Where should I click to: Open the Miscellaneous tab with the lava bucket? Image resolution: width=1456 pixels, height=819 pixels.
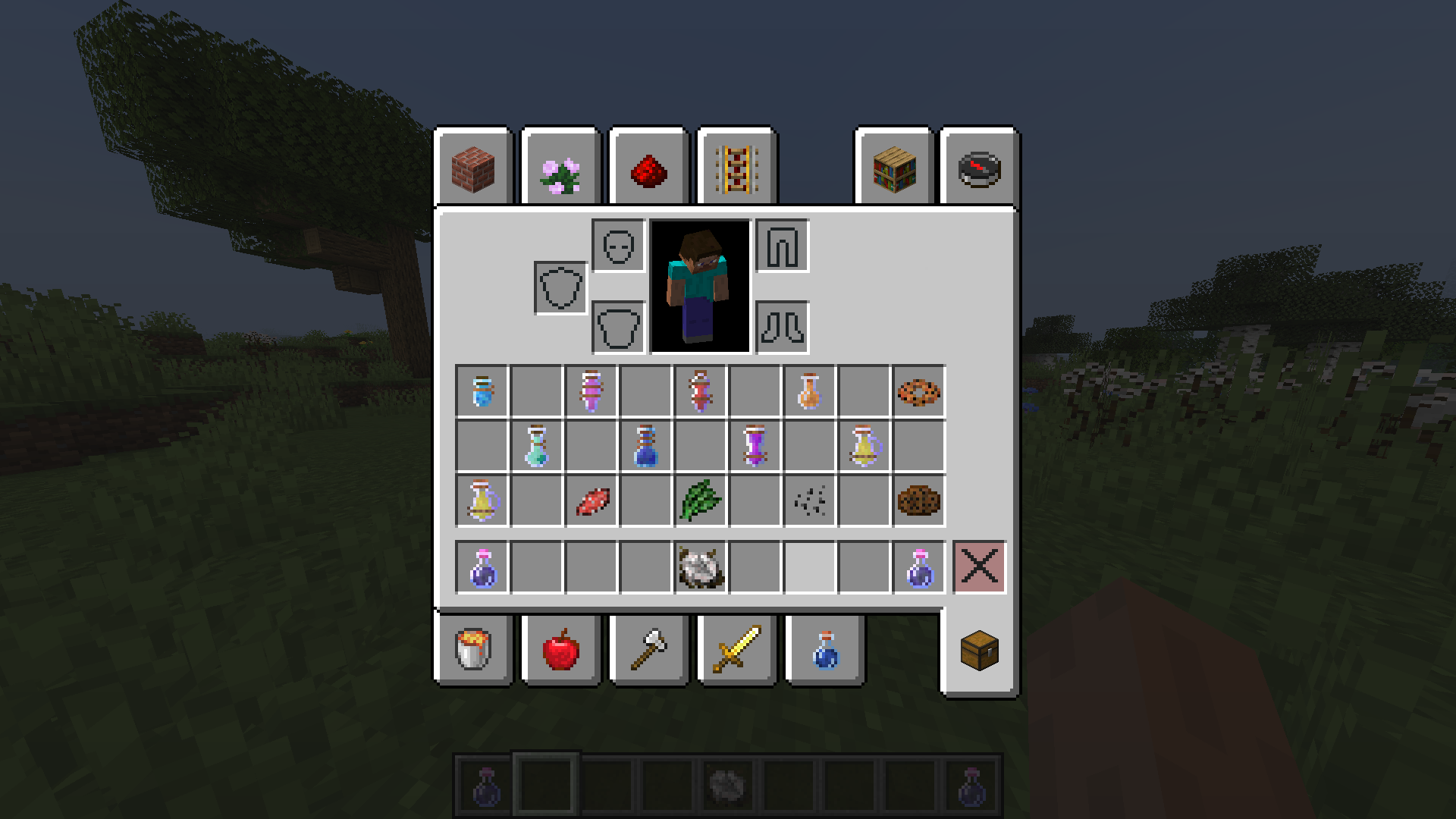point(474,651)
